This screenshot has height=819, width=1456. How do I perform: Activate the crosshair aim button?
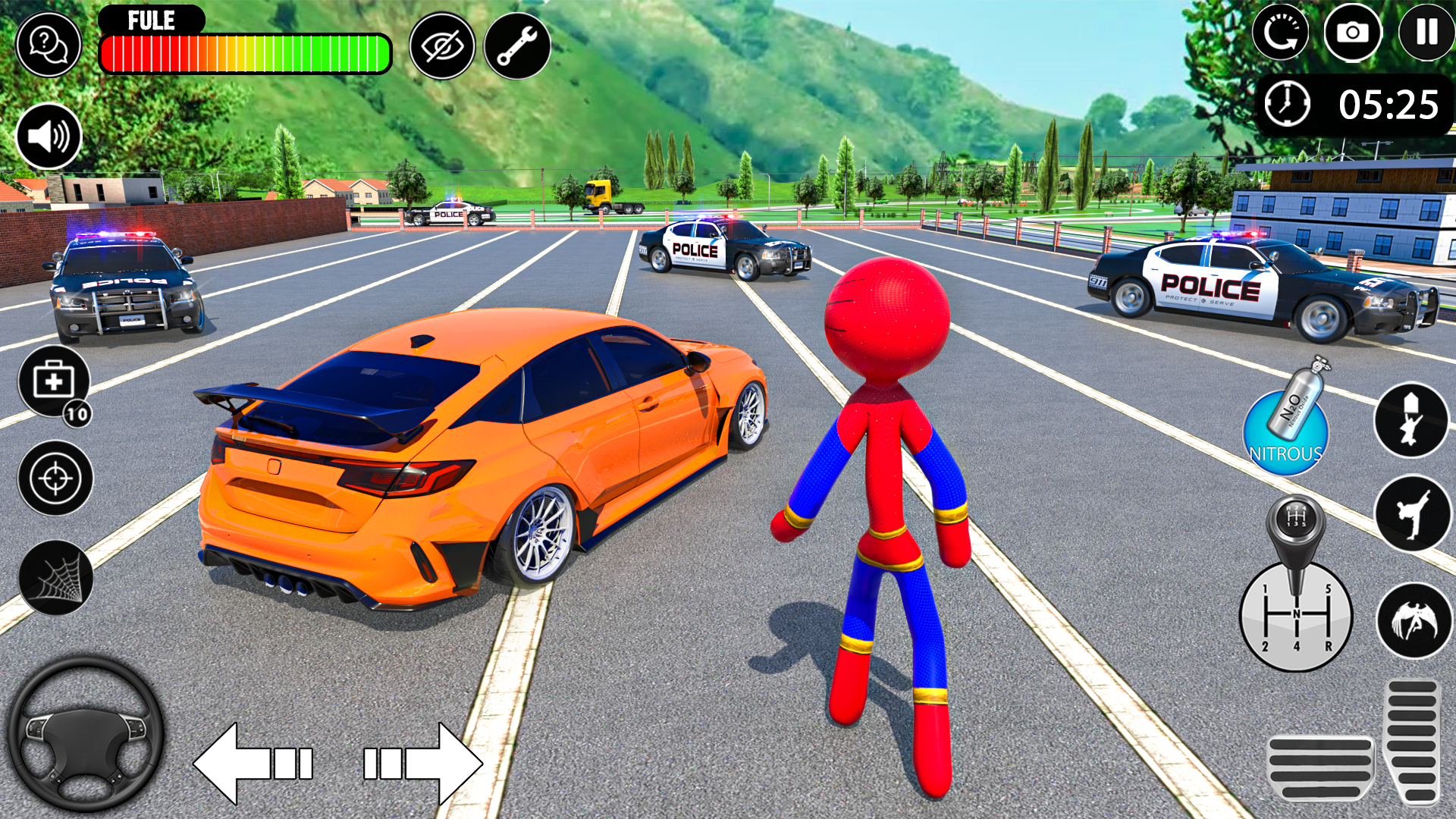coord(55,479)
